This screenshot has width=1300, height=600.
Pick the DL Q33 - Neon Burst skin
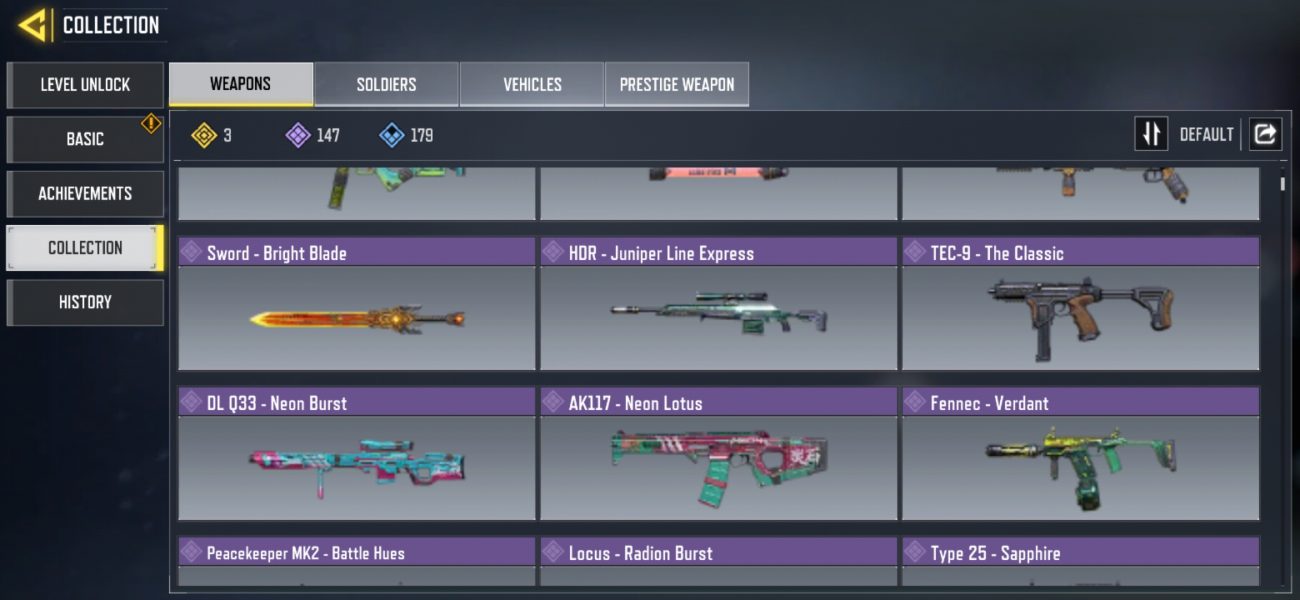point(357,455)
